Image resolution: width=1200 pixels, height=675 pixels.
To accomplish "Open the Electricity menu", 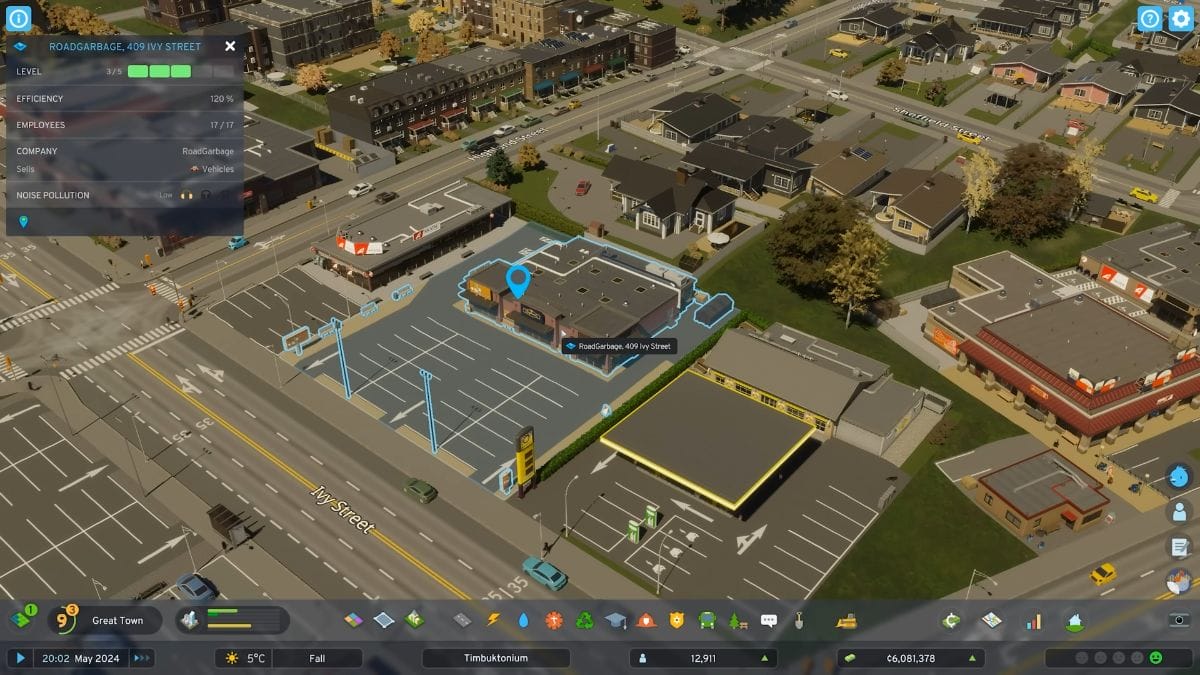I will [x=493, y=621].
